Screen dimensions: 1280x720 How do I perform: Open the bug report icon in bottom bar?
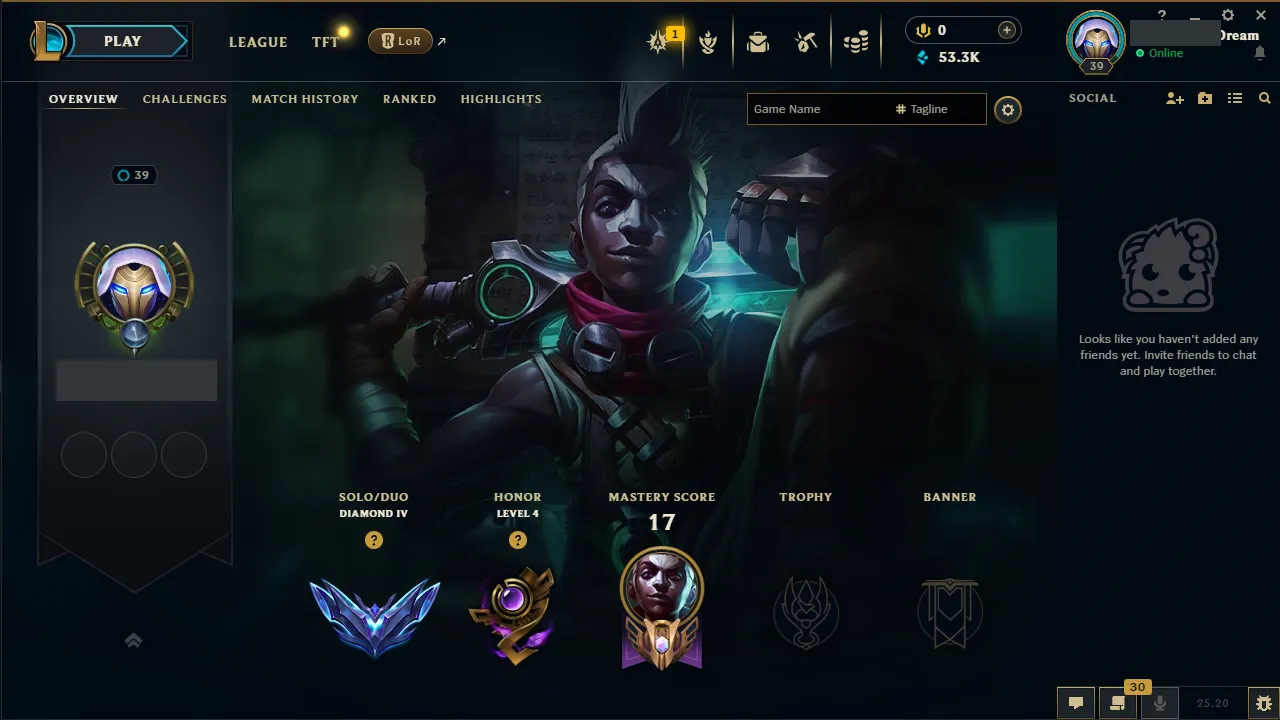pos(1262,703)
